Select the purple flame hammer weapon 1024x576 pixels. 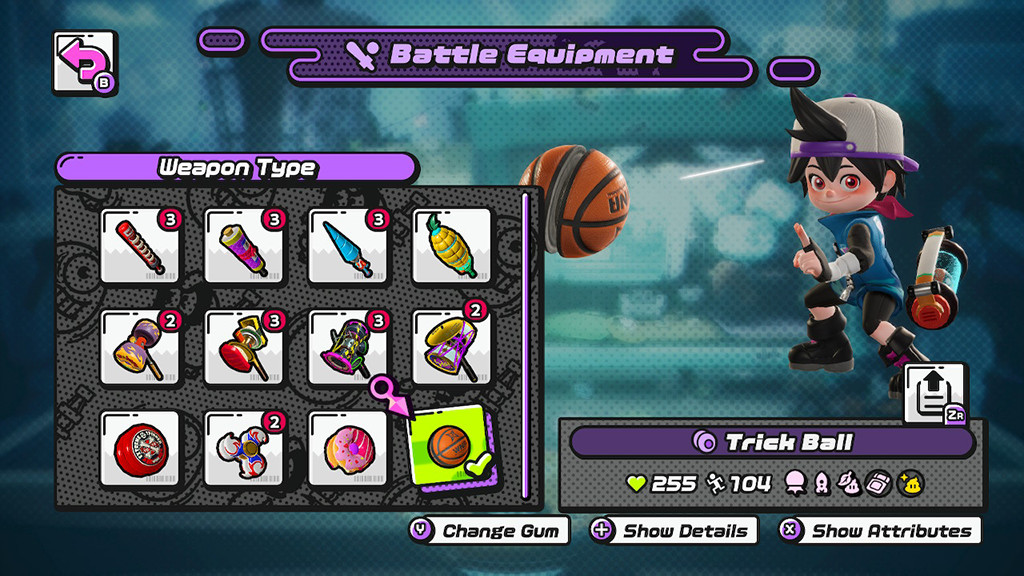click(x=140, y=347)
